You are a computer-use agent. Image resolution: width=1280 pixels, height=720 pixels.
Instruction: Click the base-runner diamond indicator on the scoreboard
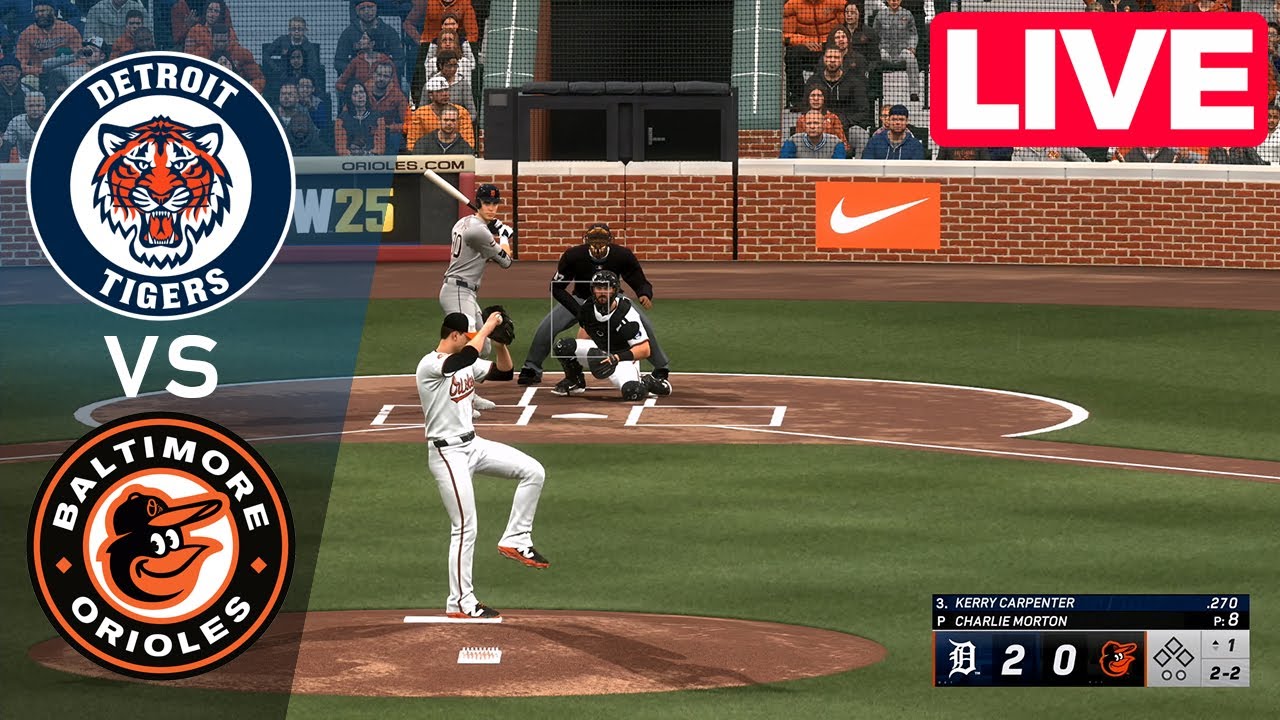(x=1173, y=653)
